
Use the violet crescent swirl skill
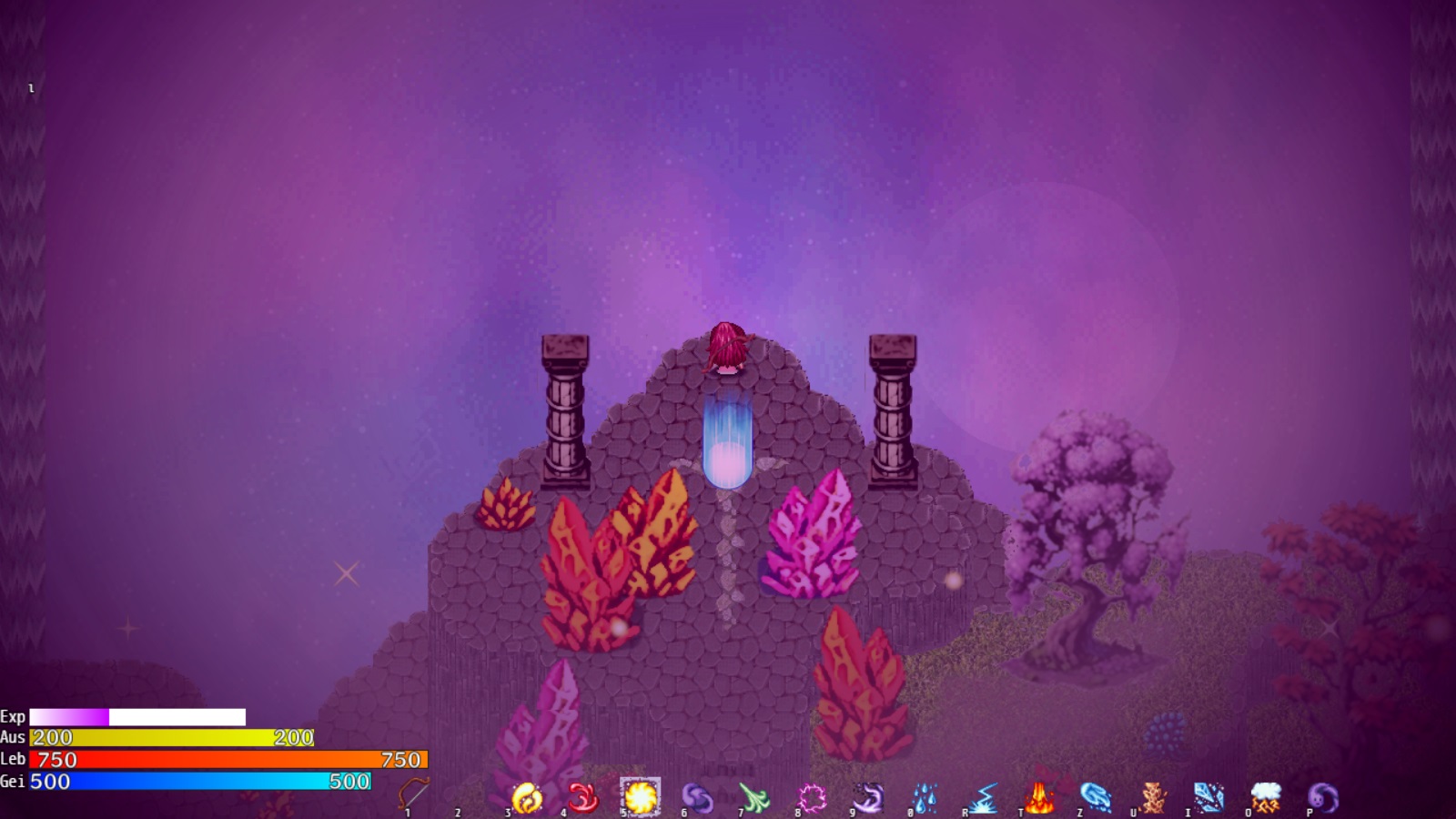(x=868, y=798)
